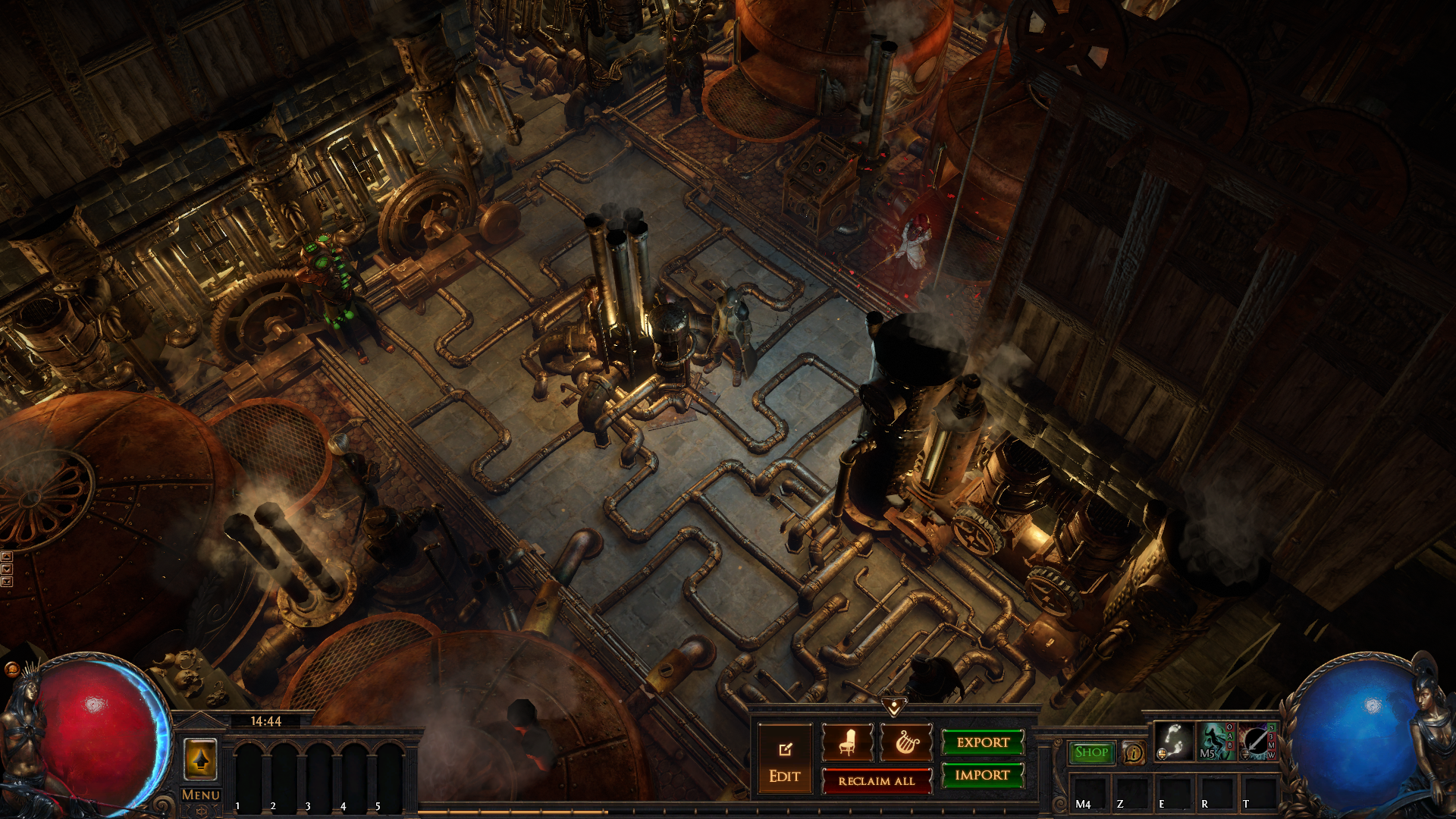Activate the teal dash skill labeled M5

[x=1215, y=741]
